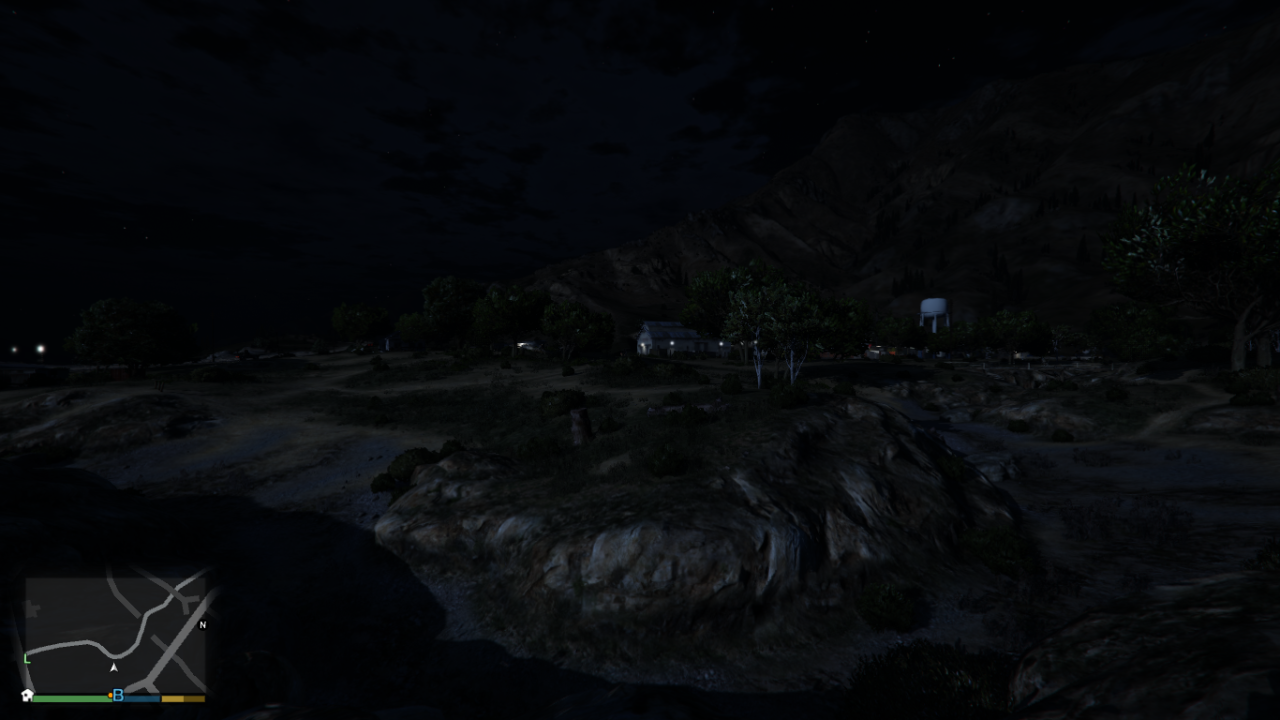1280x720 pixels.
Task: Click the yellow special ability bar
Action: [x=183, y=698]
